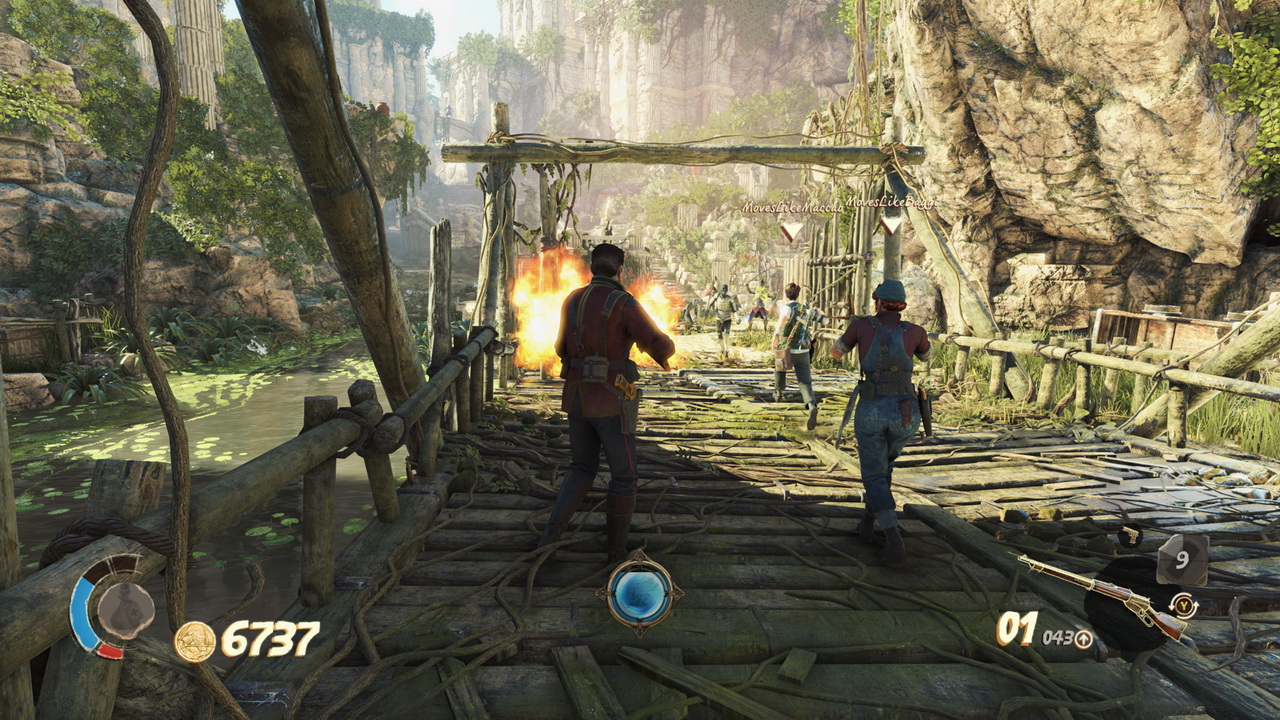Click the MovesLikeMaccu player name tag

pos(792,207)
